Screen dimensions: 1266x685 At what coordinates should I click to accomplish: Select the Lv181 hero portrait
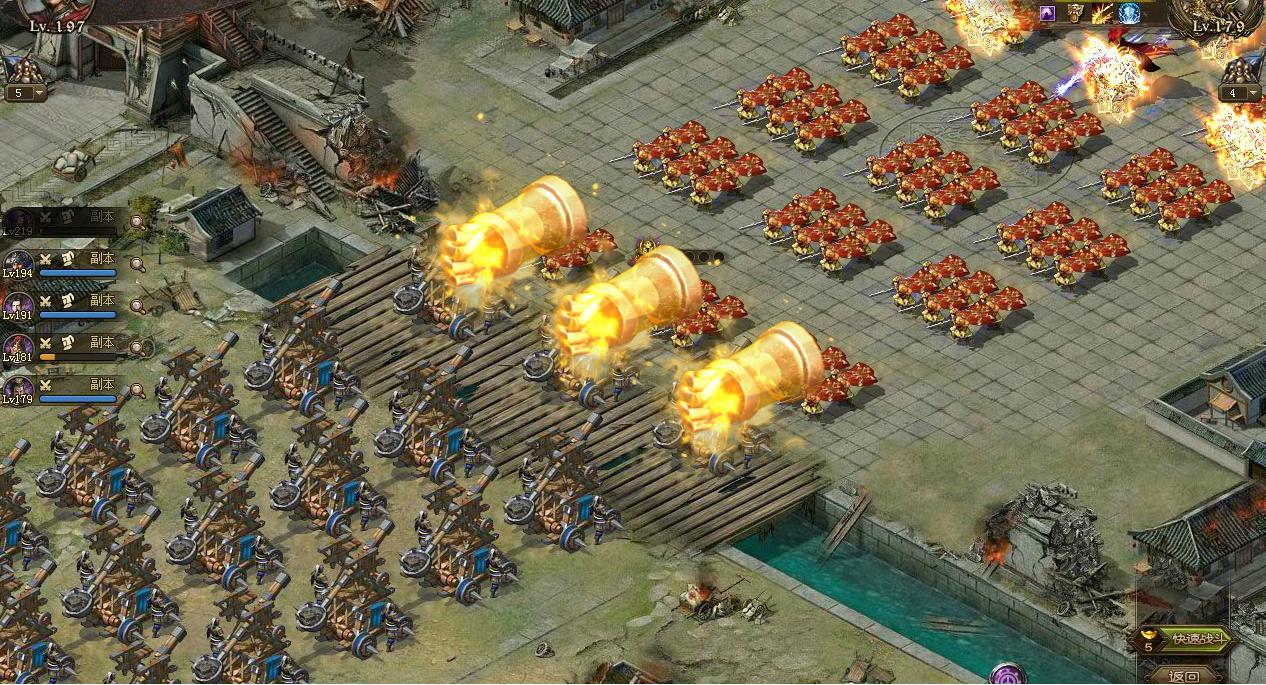tap(16, 348)
